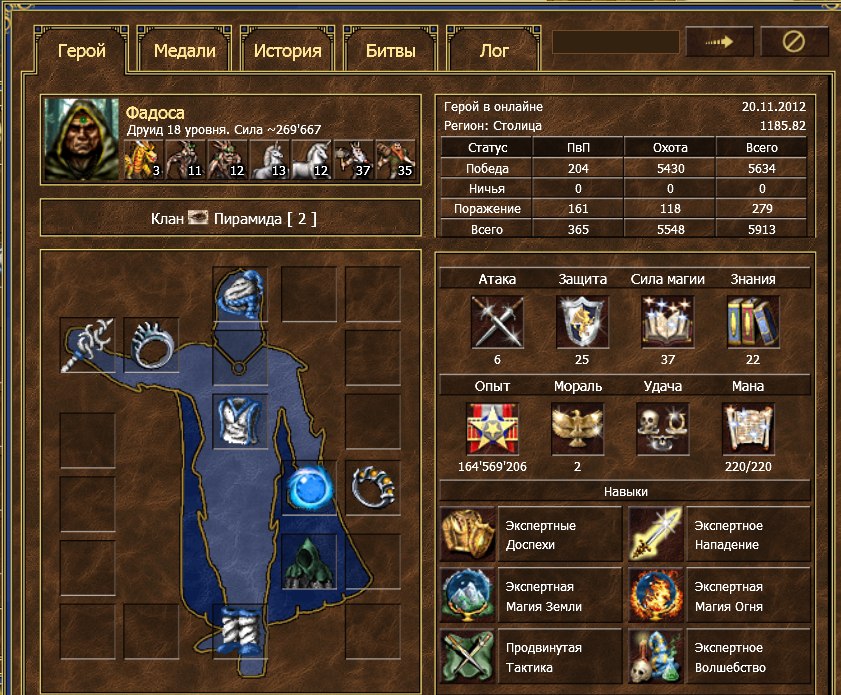Click the Продвинутая Тактика skill icon
Image resolution: width=841 pixels, height=695 pixels.
point(467,657)
